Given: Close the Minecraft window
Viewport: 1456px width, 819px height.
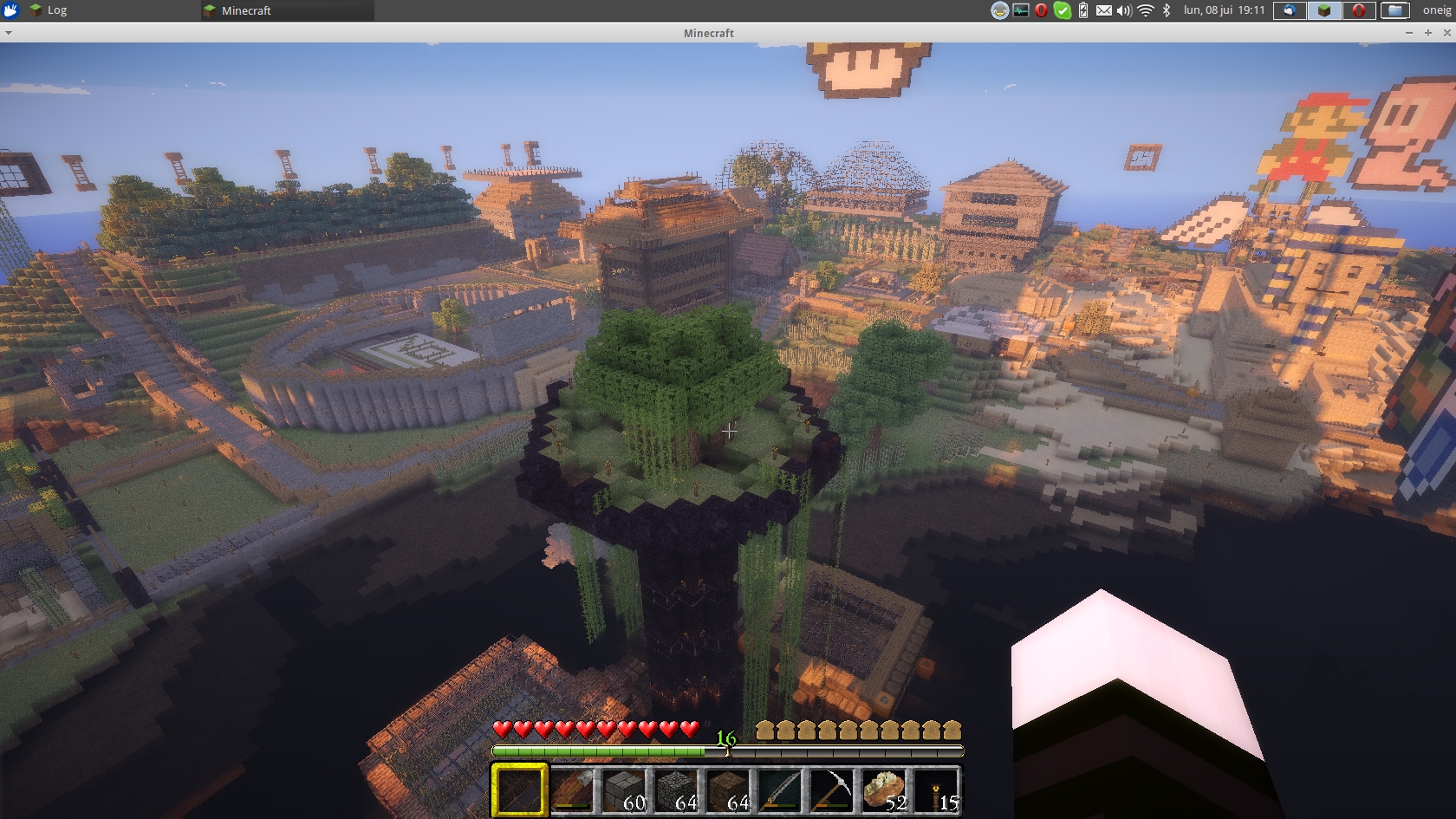Looking at the screenshot, I should (1446, 33).
